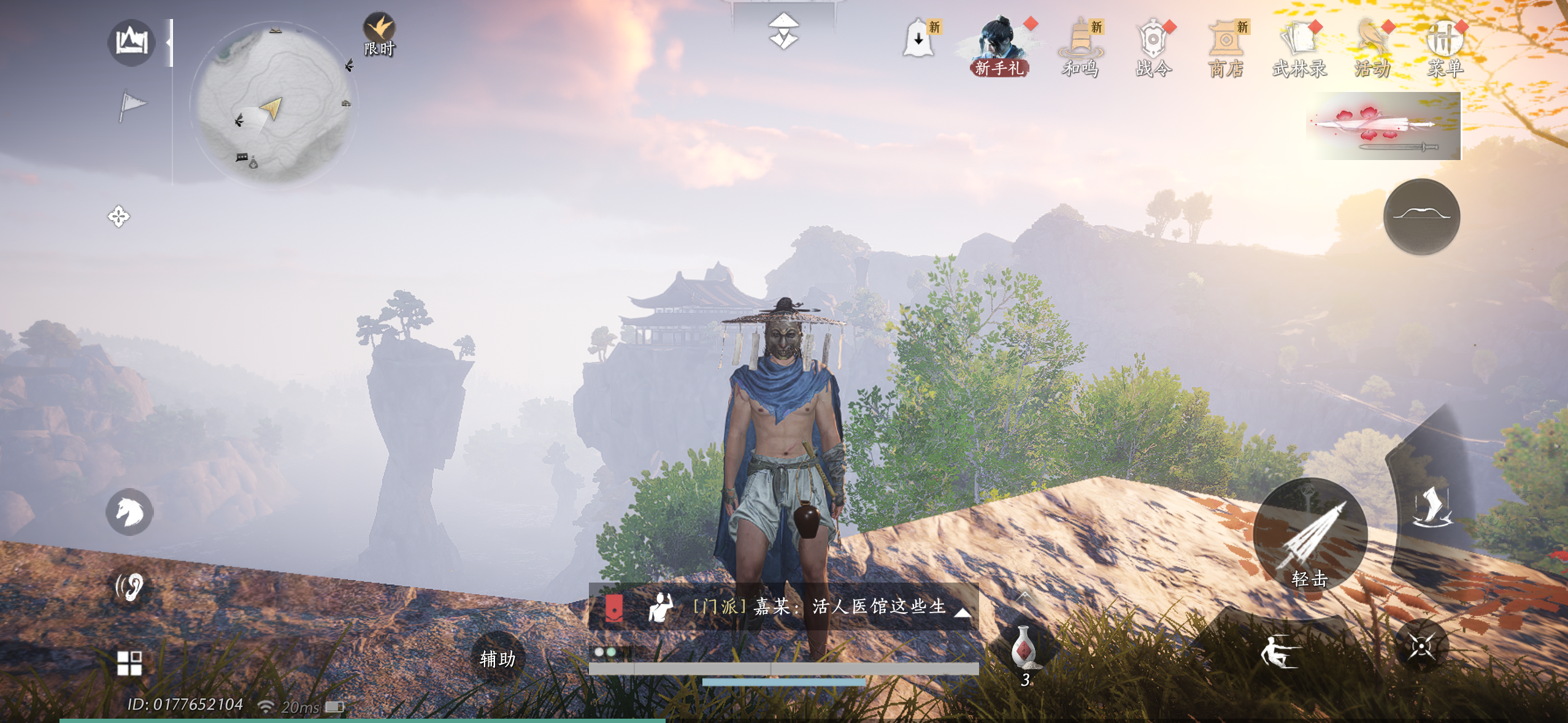Open the bell notification download icon

918,38
